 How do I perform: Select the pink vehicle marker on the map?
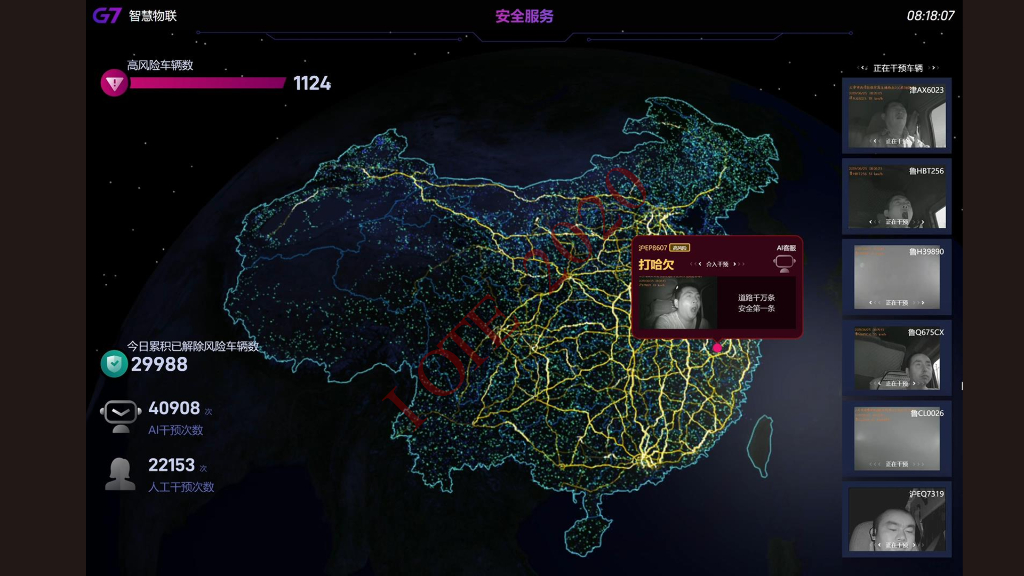tap(717, 348)
